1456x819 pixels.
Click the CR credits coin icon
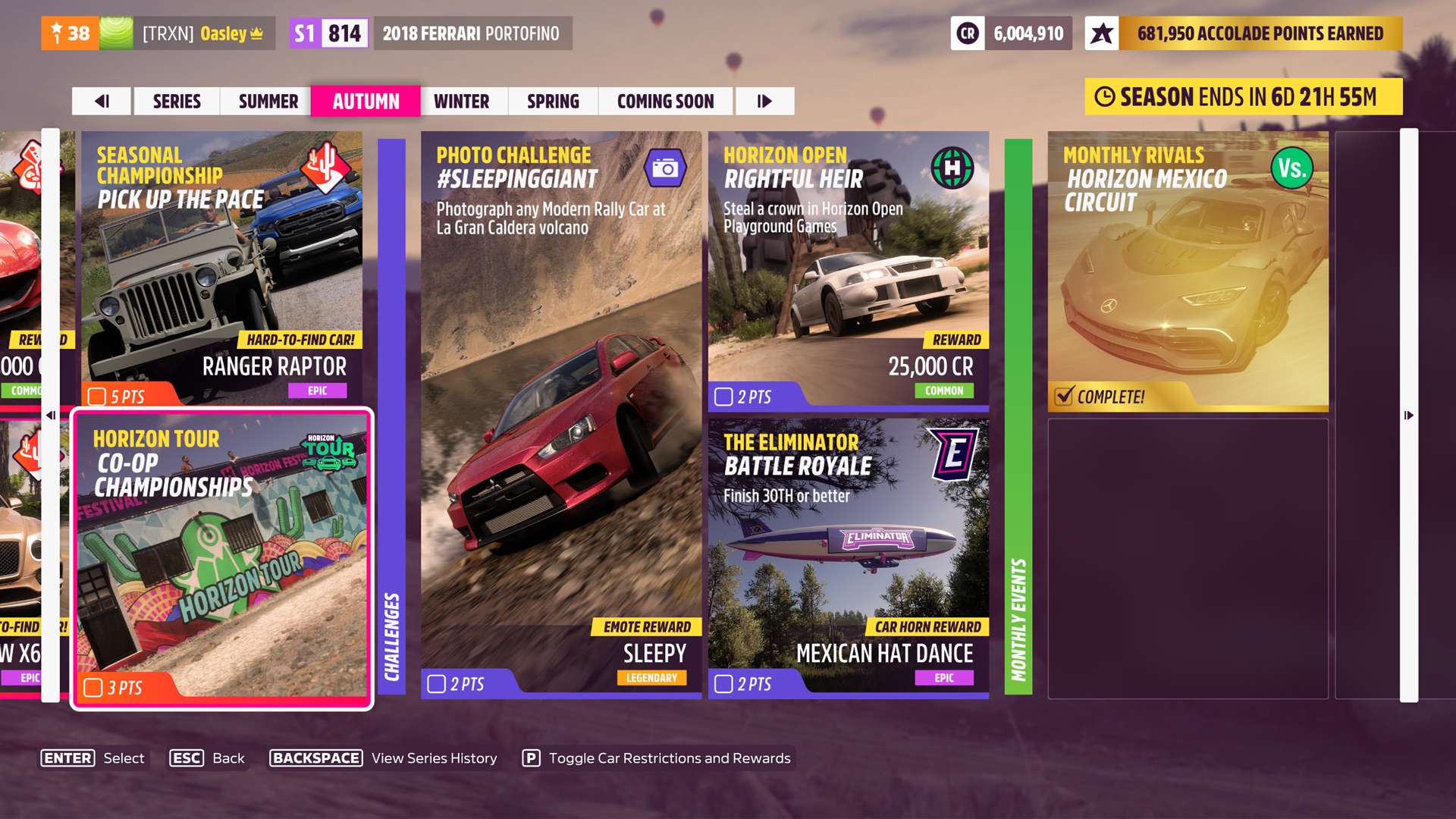(967, 33)
